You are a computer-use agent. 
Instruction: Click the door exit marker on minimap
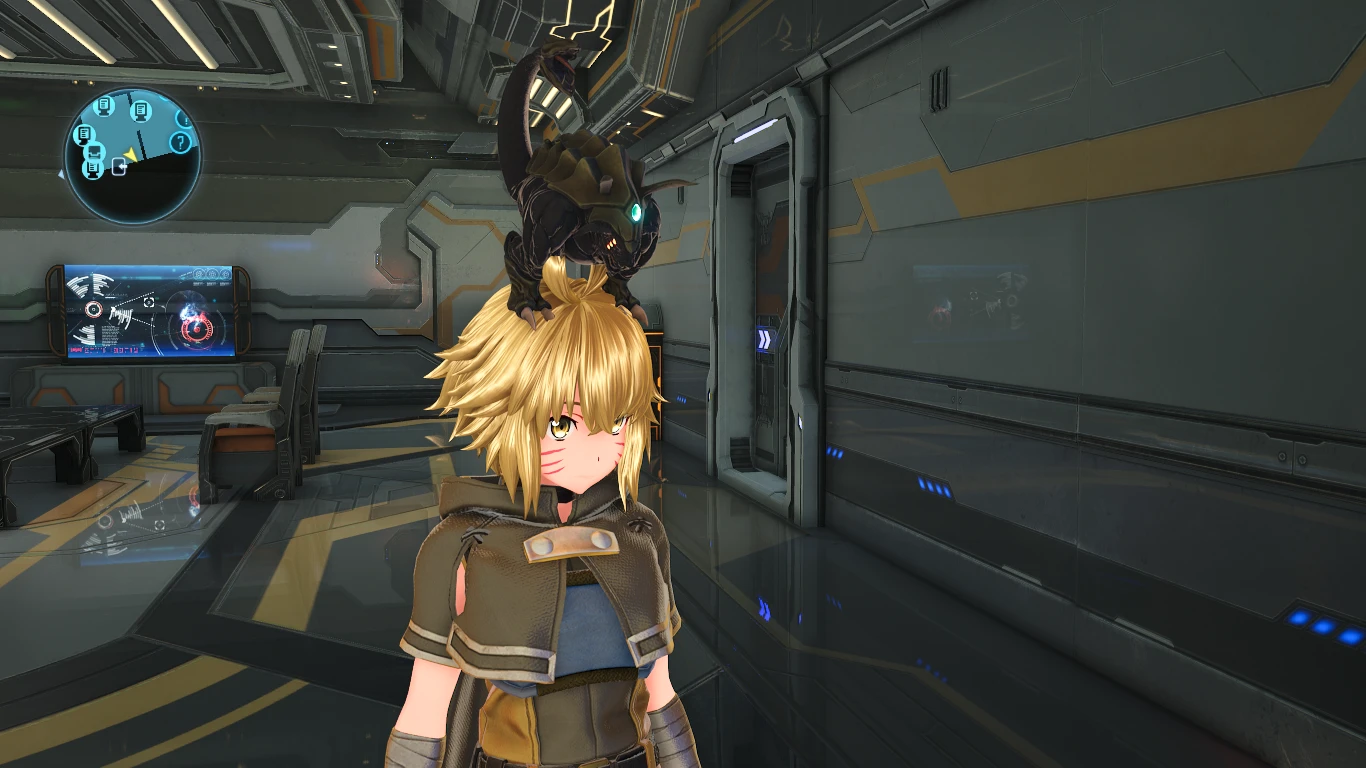[120, 167]
